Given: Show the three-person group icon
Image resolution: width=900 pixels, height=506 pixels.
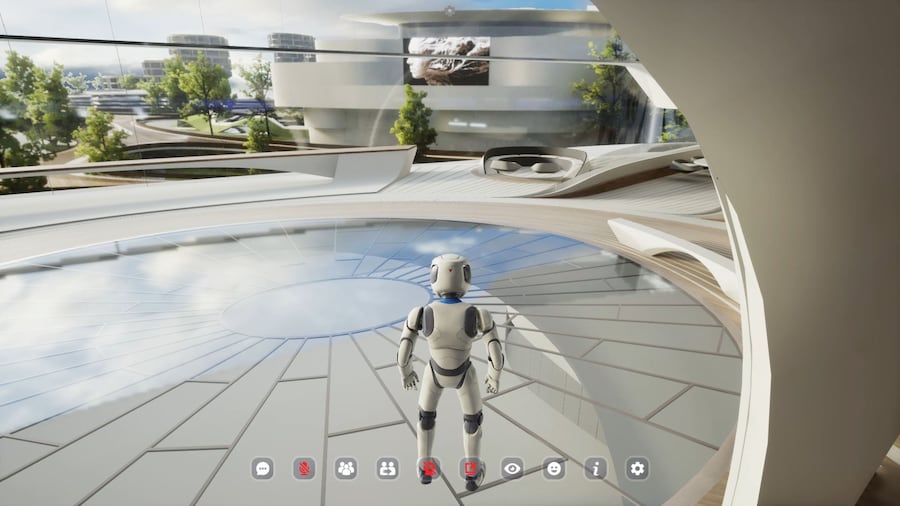Looking at the screenshot, I should [346, 467].
